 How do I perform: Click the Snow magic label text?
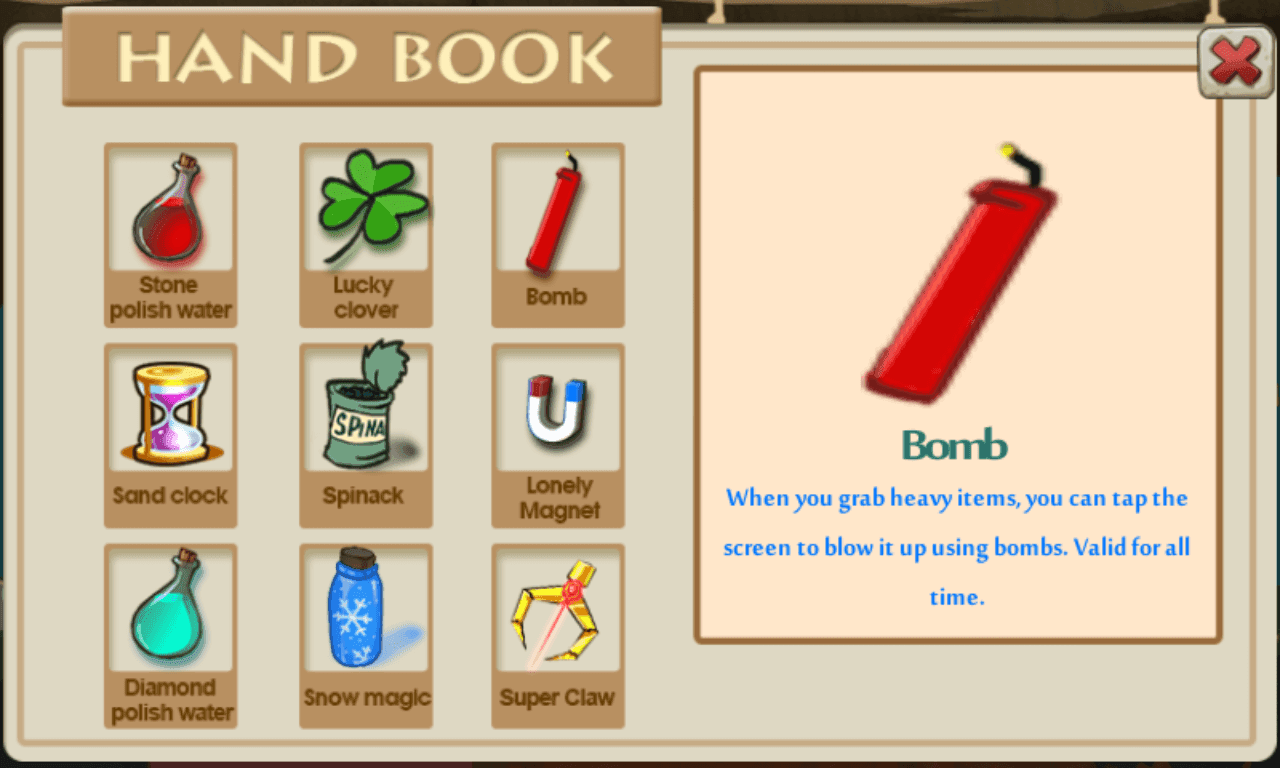366,697
